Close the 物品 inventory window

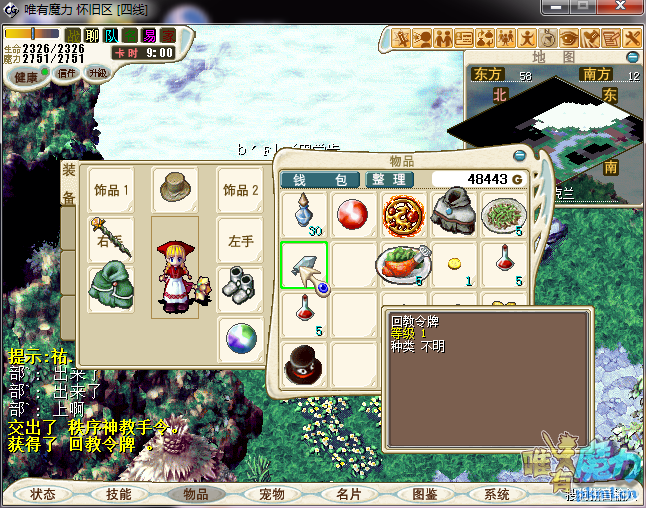click(519, 156)
